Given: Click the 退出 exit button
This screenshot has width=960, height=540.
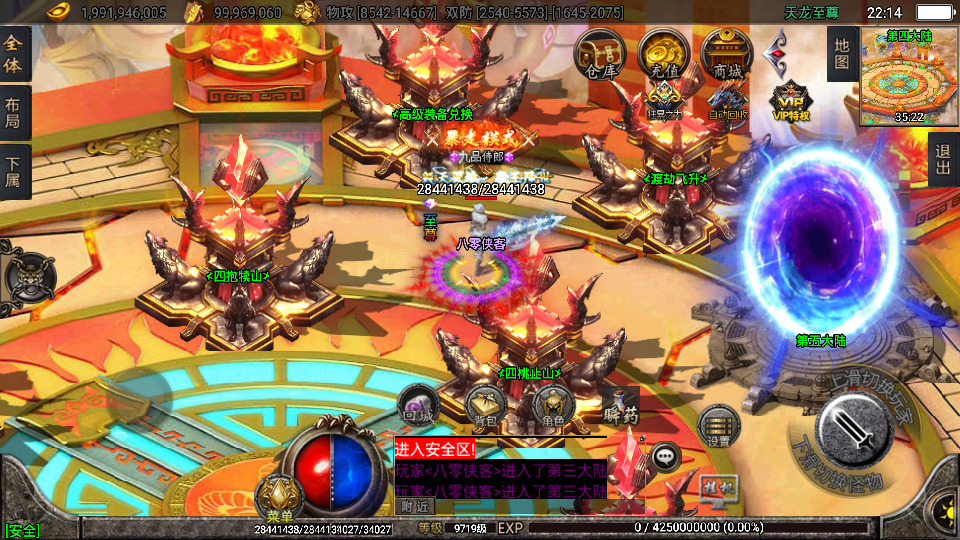Looking at the screenshot, I should tap(942, 160).
